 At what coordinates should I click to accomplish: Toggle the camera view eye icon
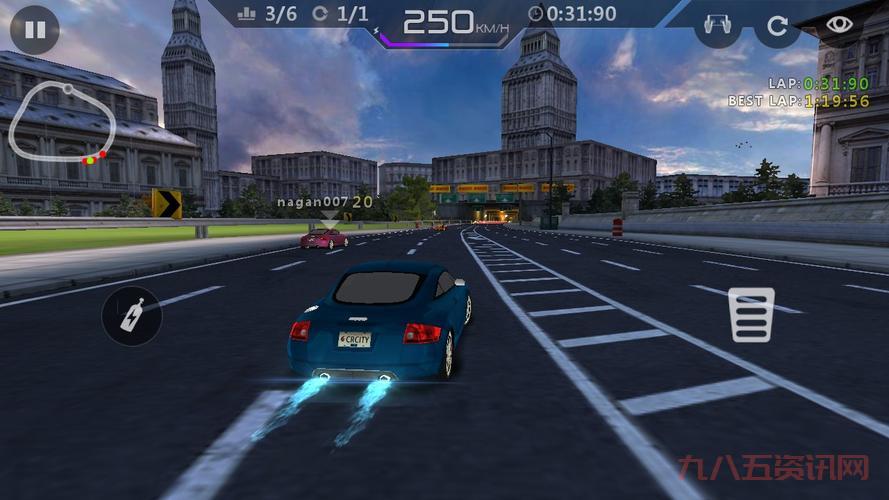pyautogui.click(x=840, y=24)
